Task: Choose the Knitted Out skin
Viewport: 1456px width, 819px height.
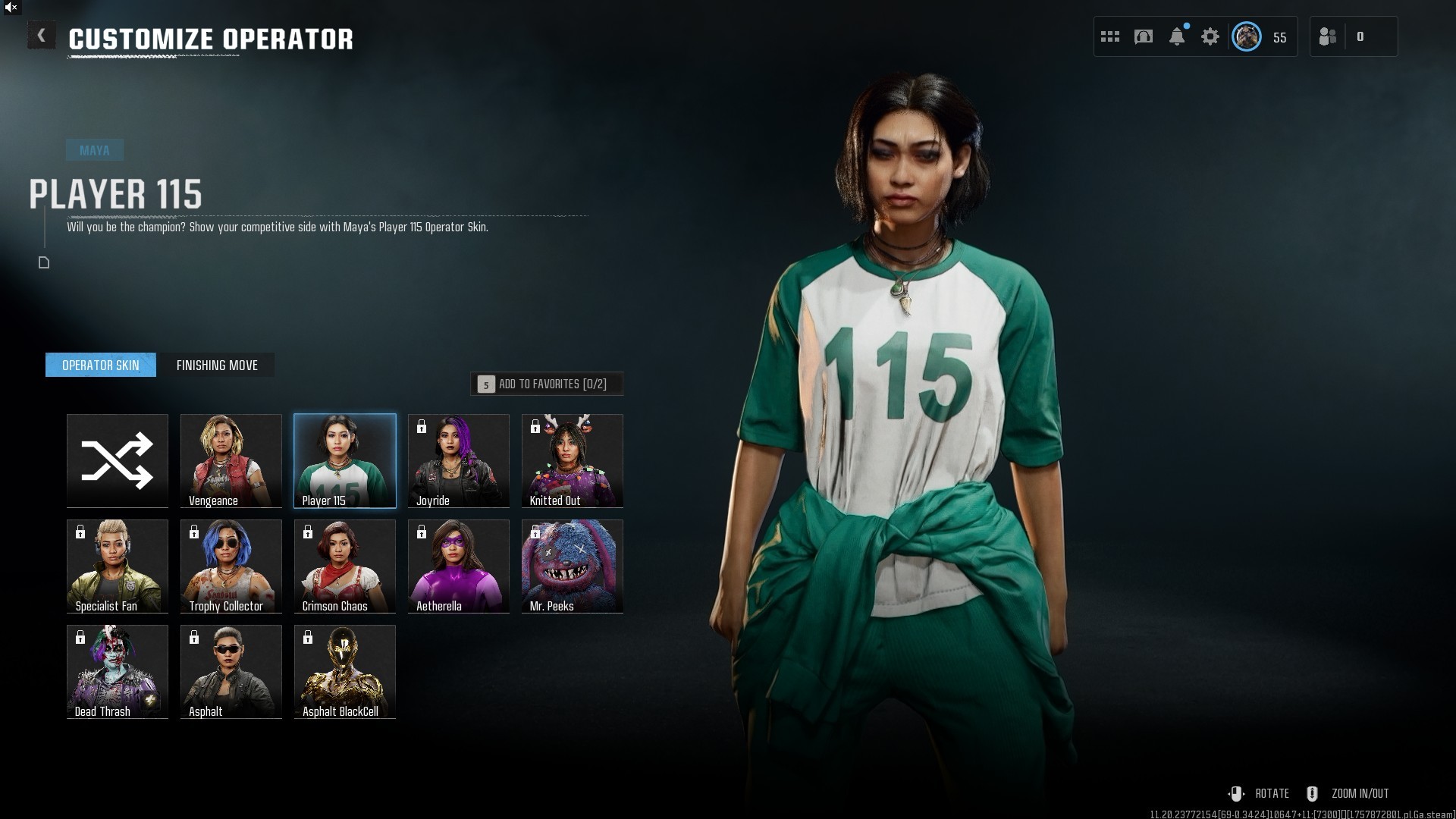Action: (573, 460)
